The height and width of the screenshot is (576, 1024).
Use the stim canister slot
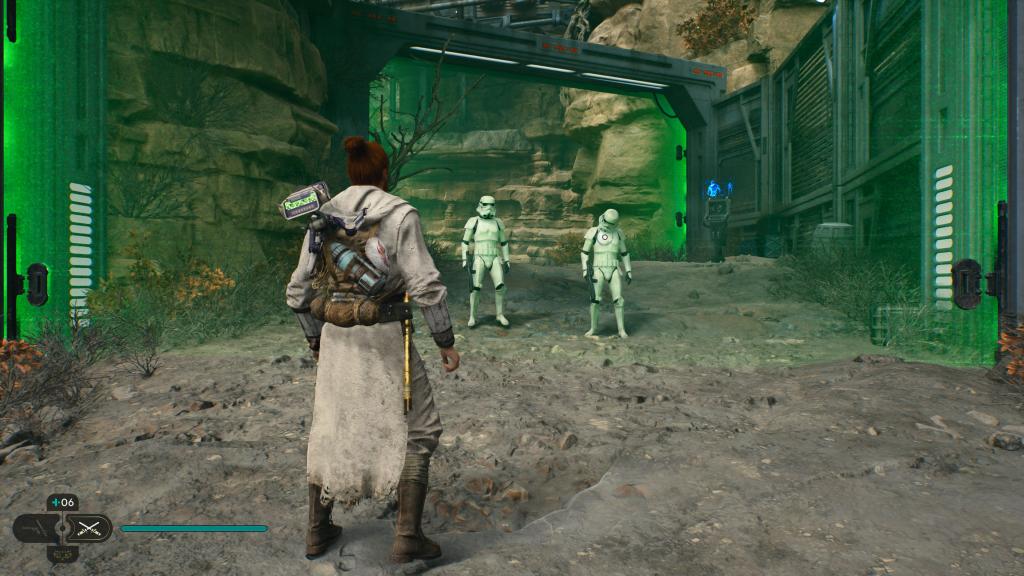pos(63,502)
